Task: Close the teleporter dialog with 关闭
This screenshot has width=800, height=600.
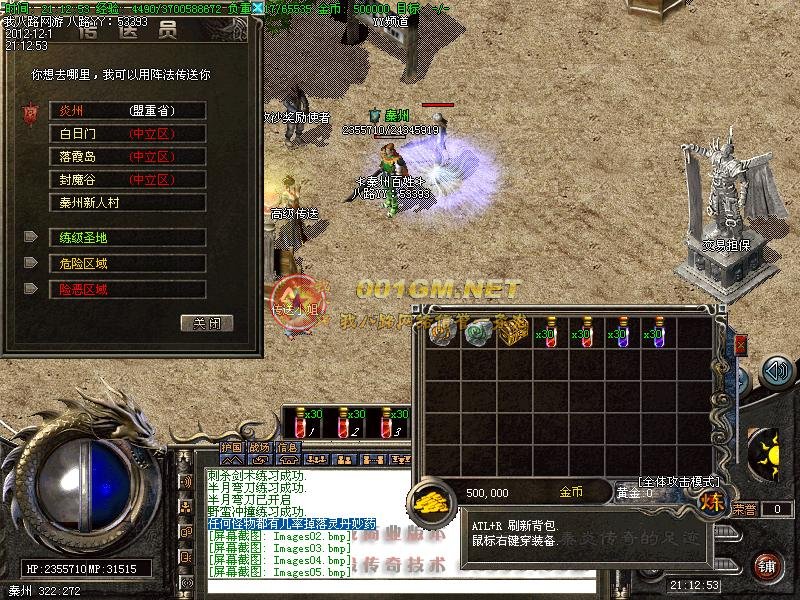Action: click(207, 323)
